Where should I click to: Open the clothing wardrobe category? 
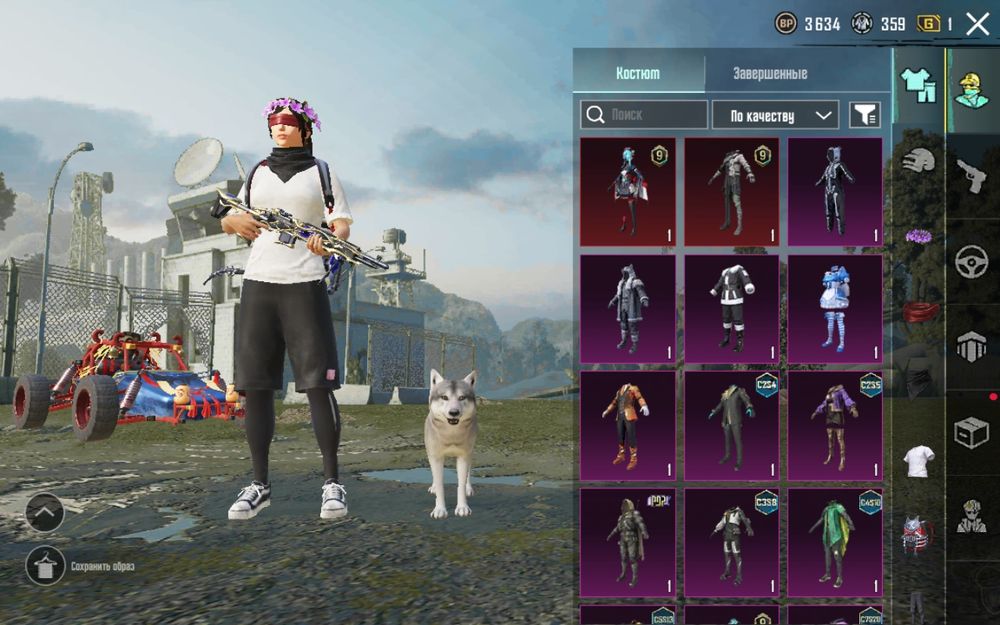(x=918, y=86)
